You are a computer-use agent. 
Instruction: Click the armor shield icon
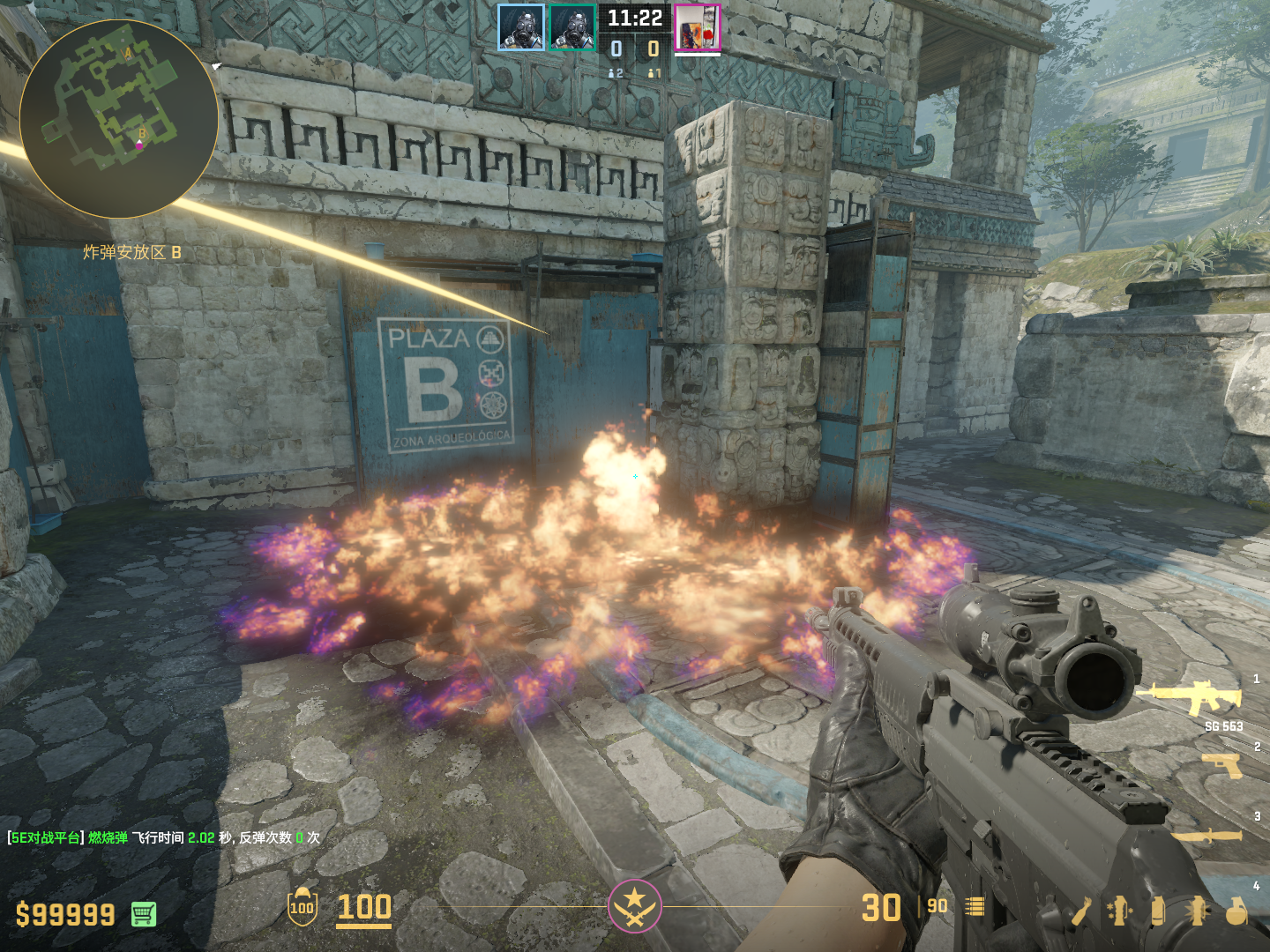[x=303, y=907]
